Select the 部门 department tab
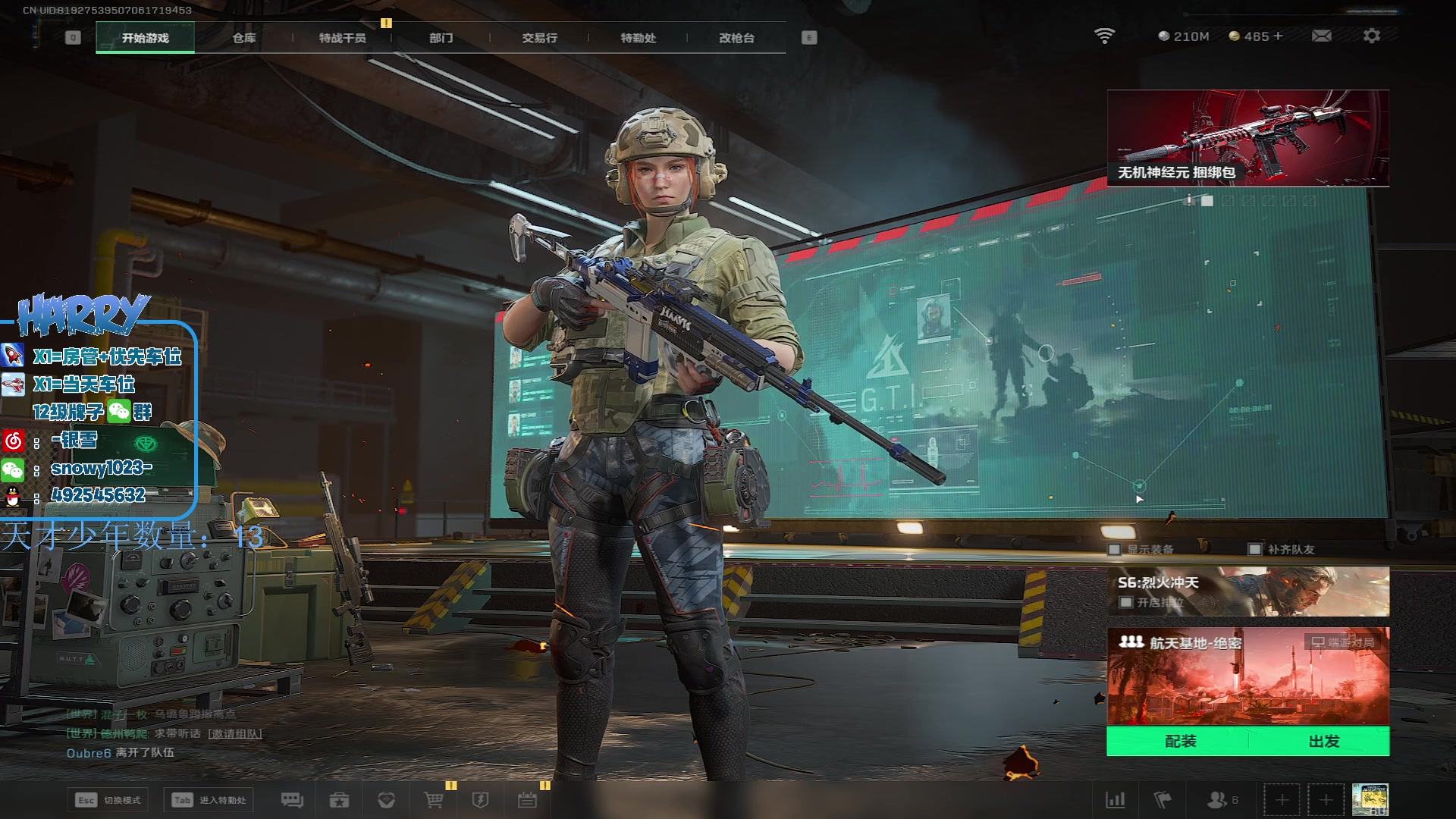Viewport: 1456px width, 819px height. pyautogui.click(x=441, y=38)
